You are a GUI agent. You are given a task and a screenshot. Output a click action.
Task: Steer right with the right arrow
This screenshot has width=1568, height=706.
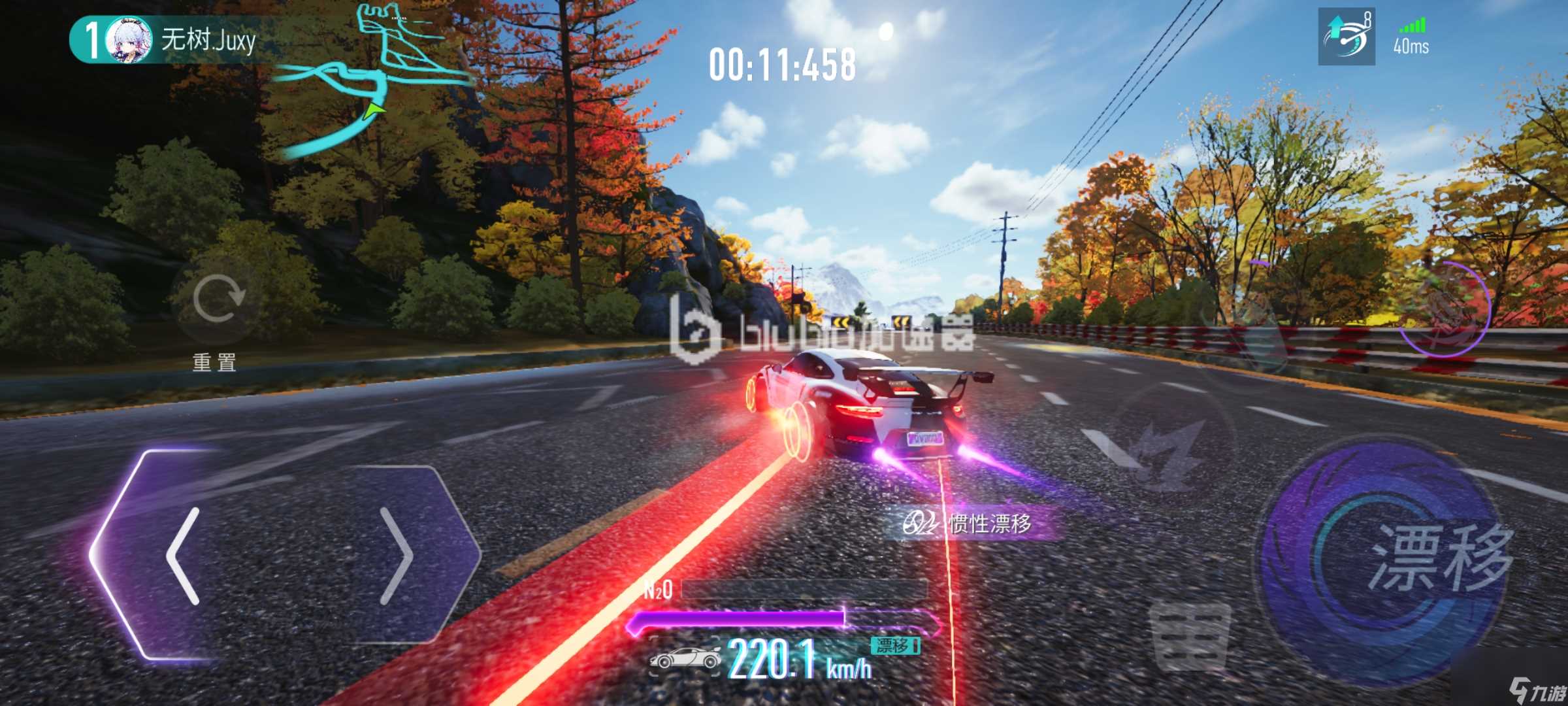coord(395,556)
